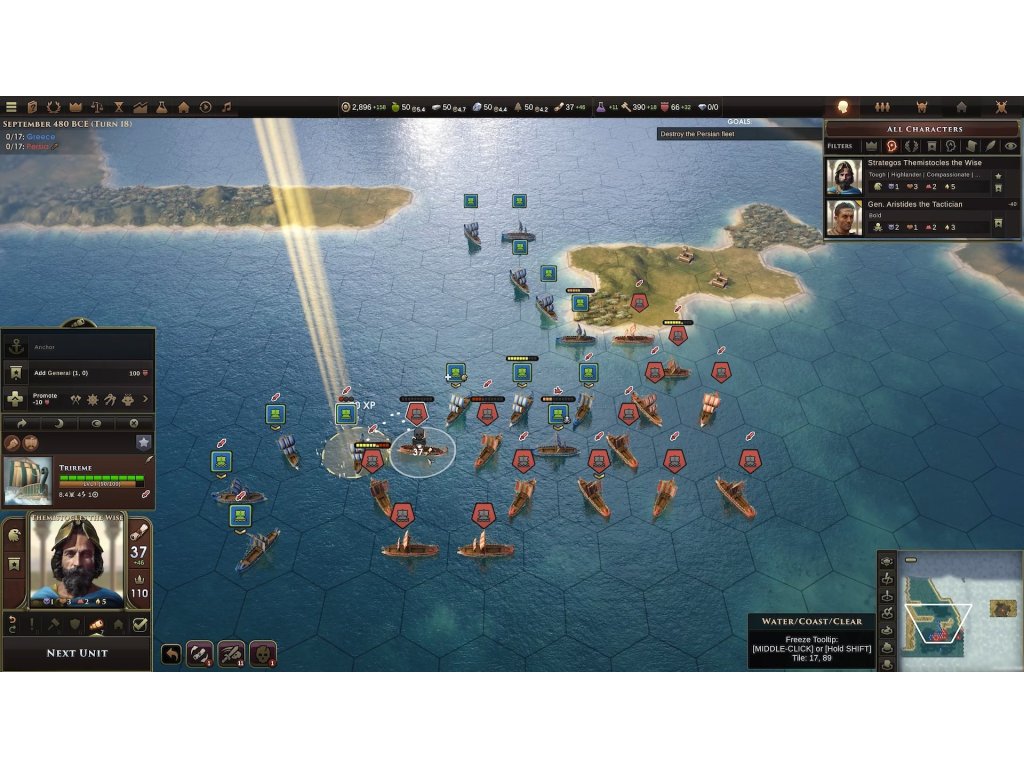Toggle the eye filter in character filters
The width and height of the screenshot is (1024, 768).
click(x=1010, y=146)
